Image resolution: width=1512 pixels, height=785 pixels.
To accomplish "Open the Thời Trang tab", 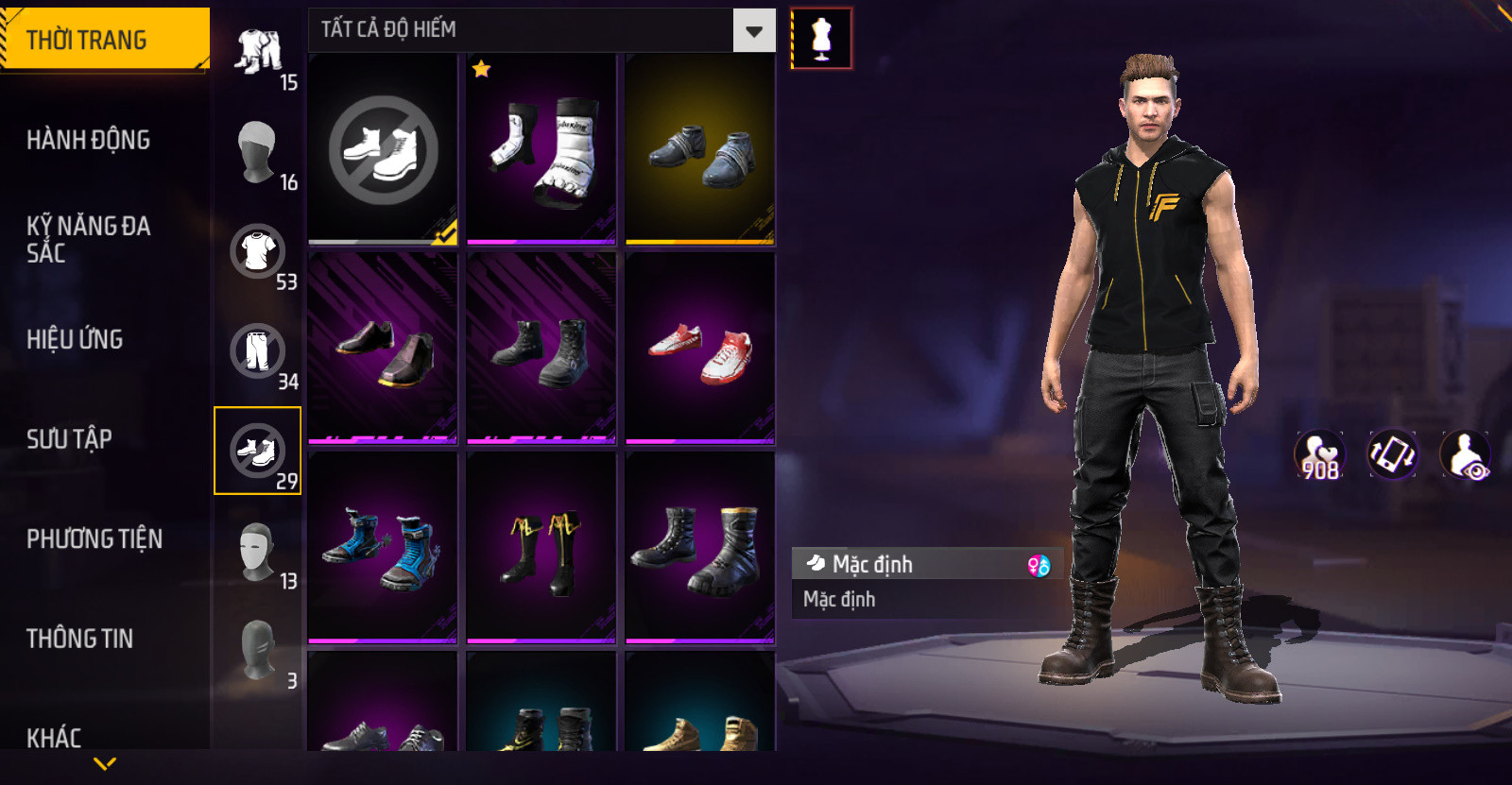I will click(104, 40).
